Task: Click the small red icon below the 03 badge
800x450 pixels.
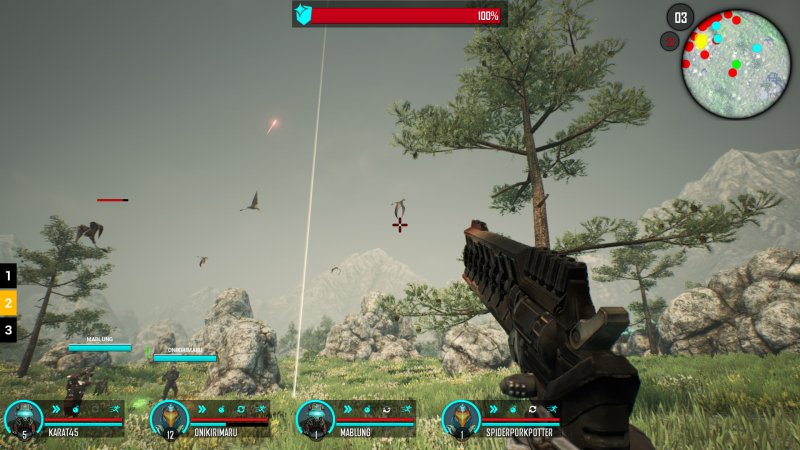Action: click(669, 41)
